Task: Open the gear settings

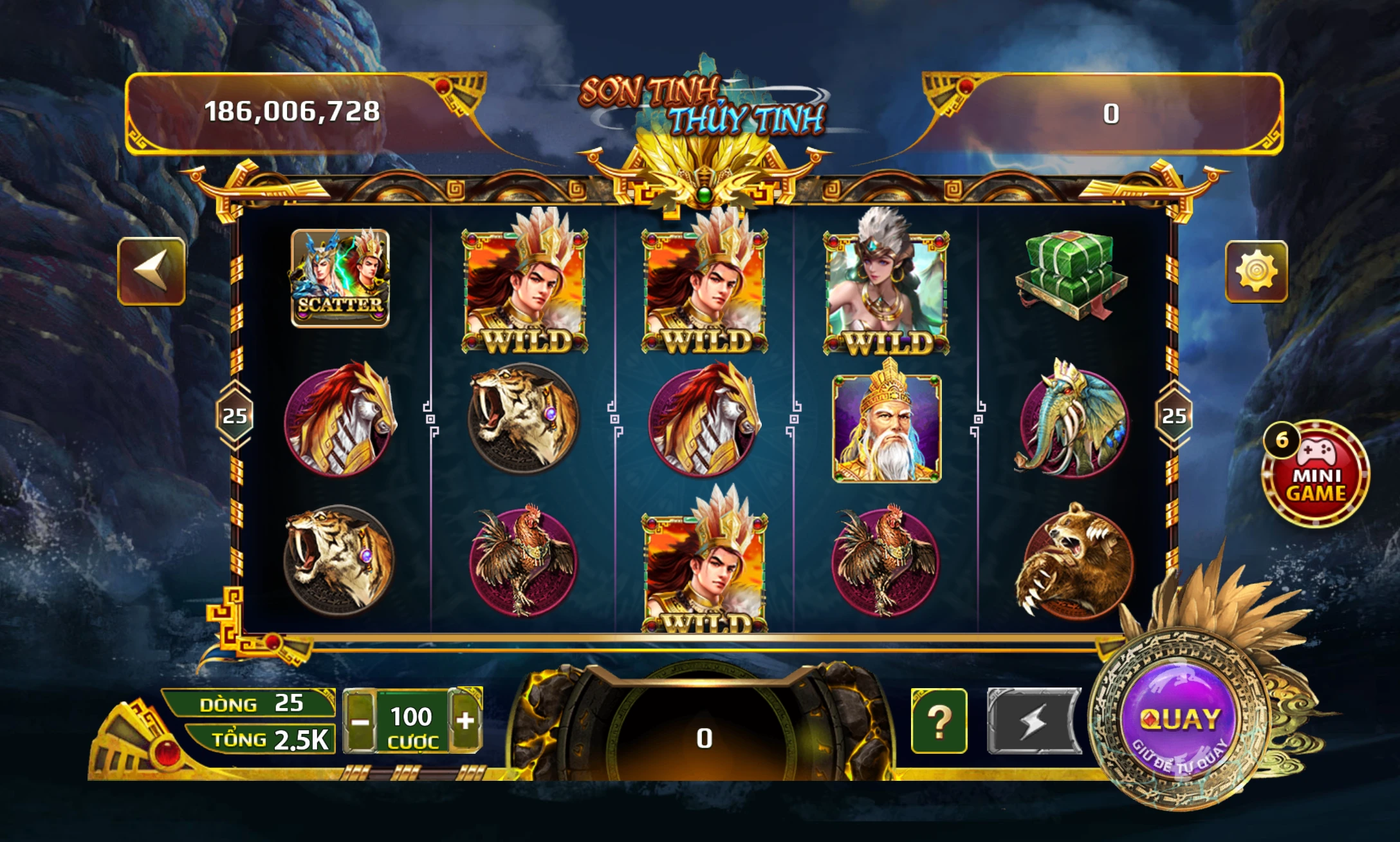Action: point(1256,272)
